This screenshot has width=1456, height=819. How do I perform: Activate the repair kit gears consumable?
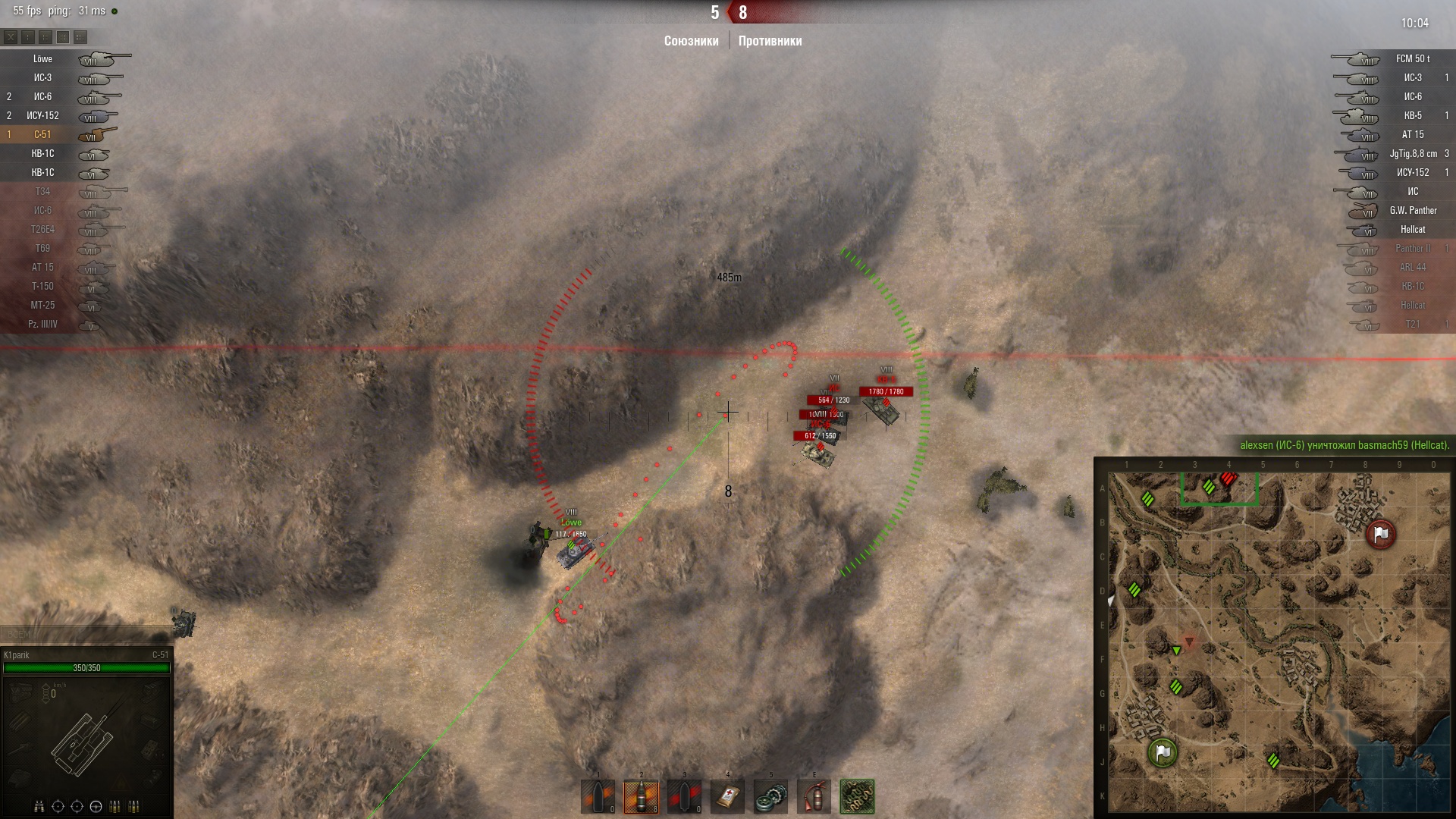pos(770,797)
